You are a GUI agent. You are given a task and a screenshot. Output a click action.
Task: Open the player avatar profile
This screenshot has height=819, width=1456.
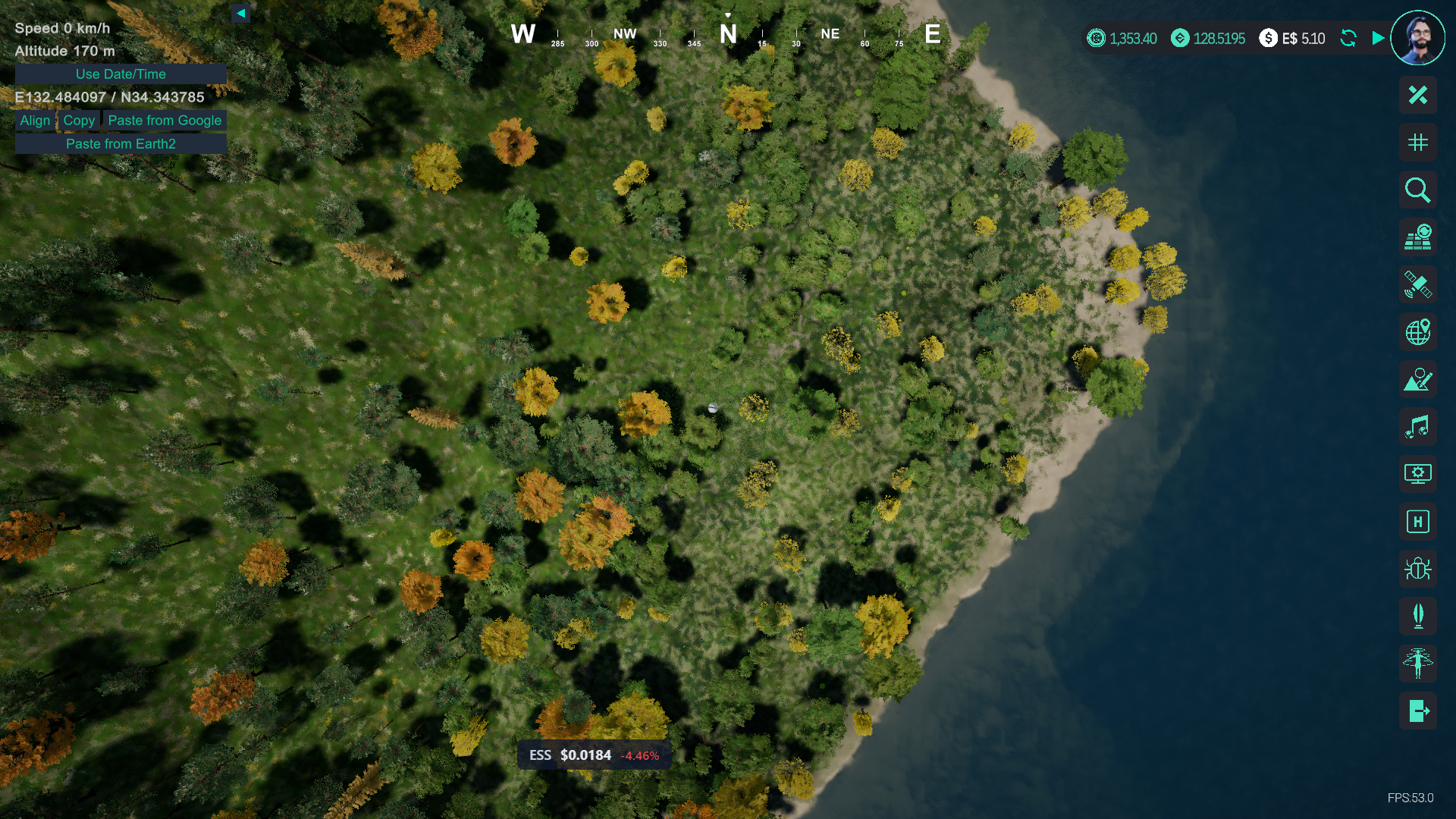point(1417,37)
